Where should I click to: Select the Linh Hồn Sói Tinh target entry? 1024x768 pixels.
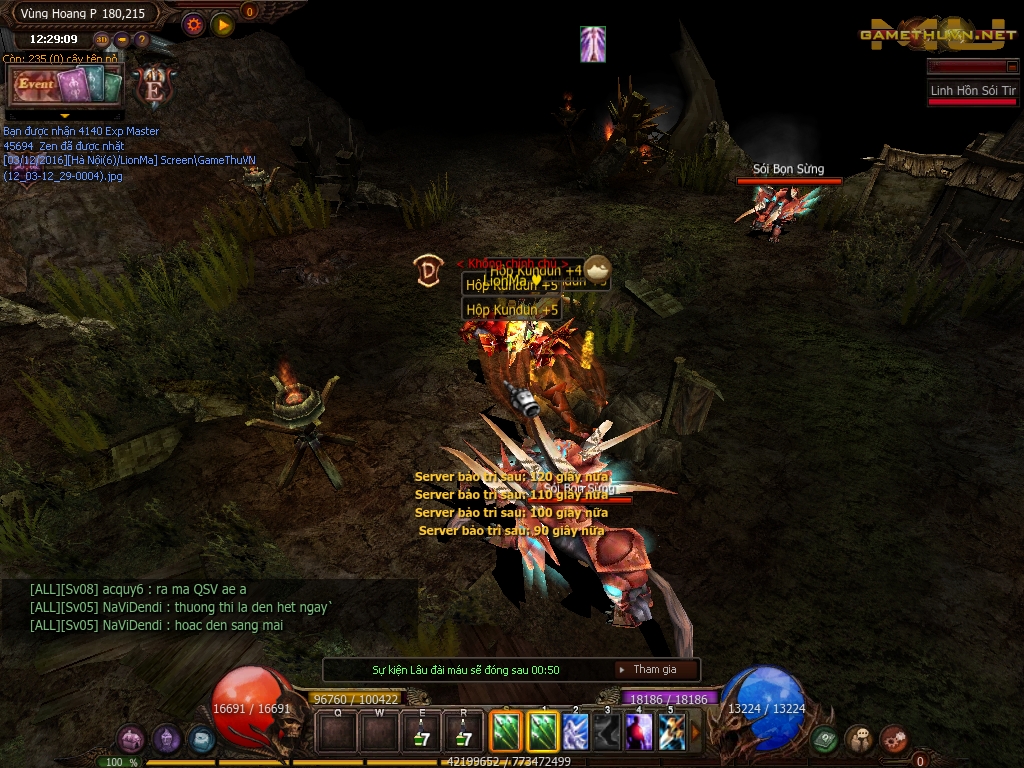point(972,91)
